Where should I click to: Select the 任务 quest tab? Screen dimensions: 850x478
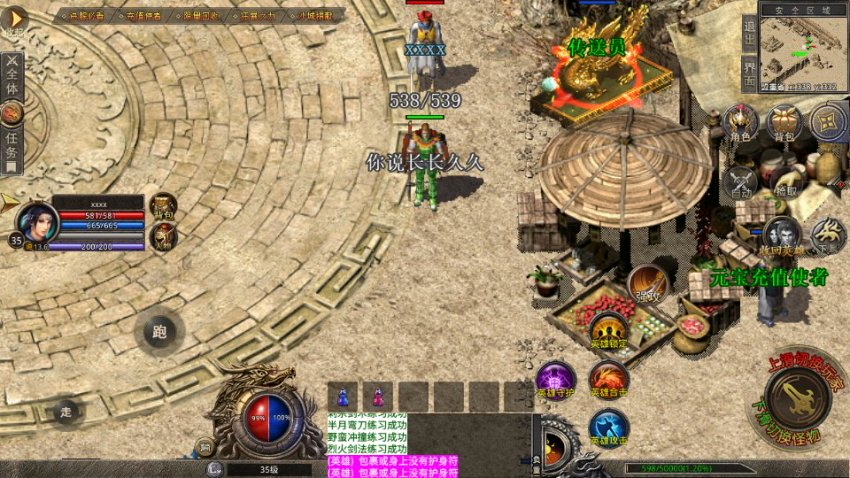tap(11, 148)
